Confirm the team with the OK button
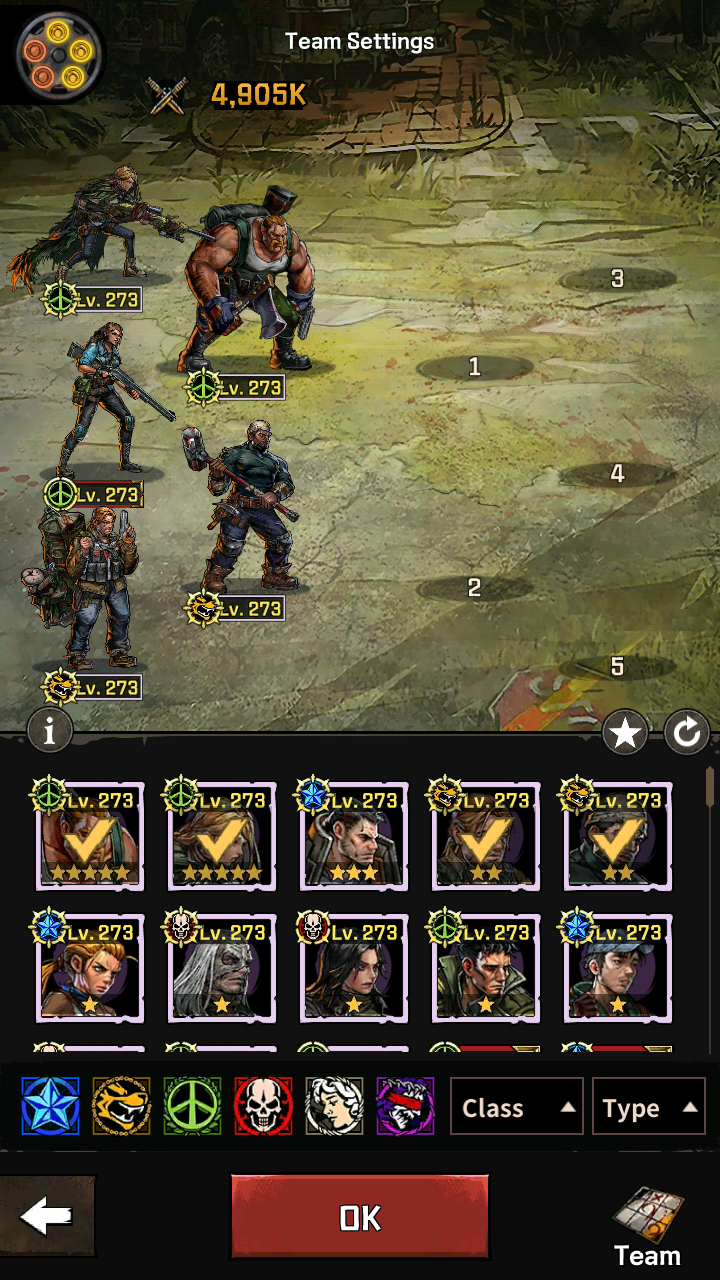 pos(360,1216)
